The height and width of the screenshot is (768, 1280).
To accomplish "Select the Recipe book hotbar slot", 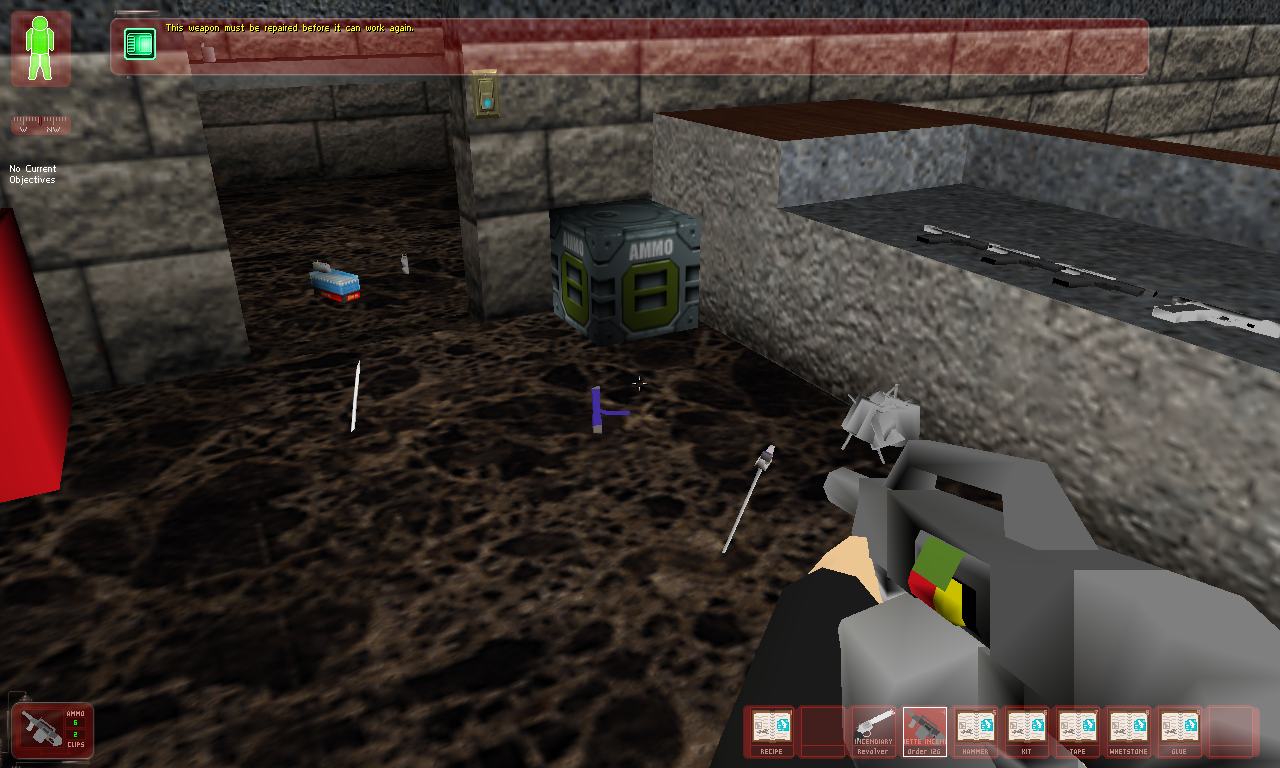I will click(x=772, y=731).
